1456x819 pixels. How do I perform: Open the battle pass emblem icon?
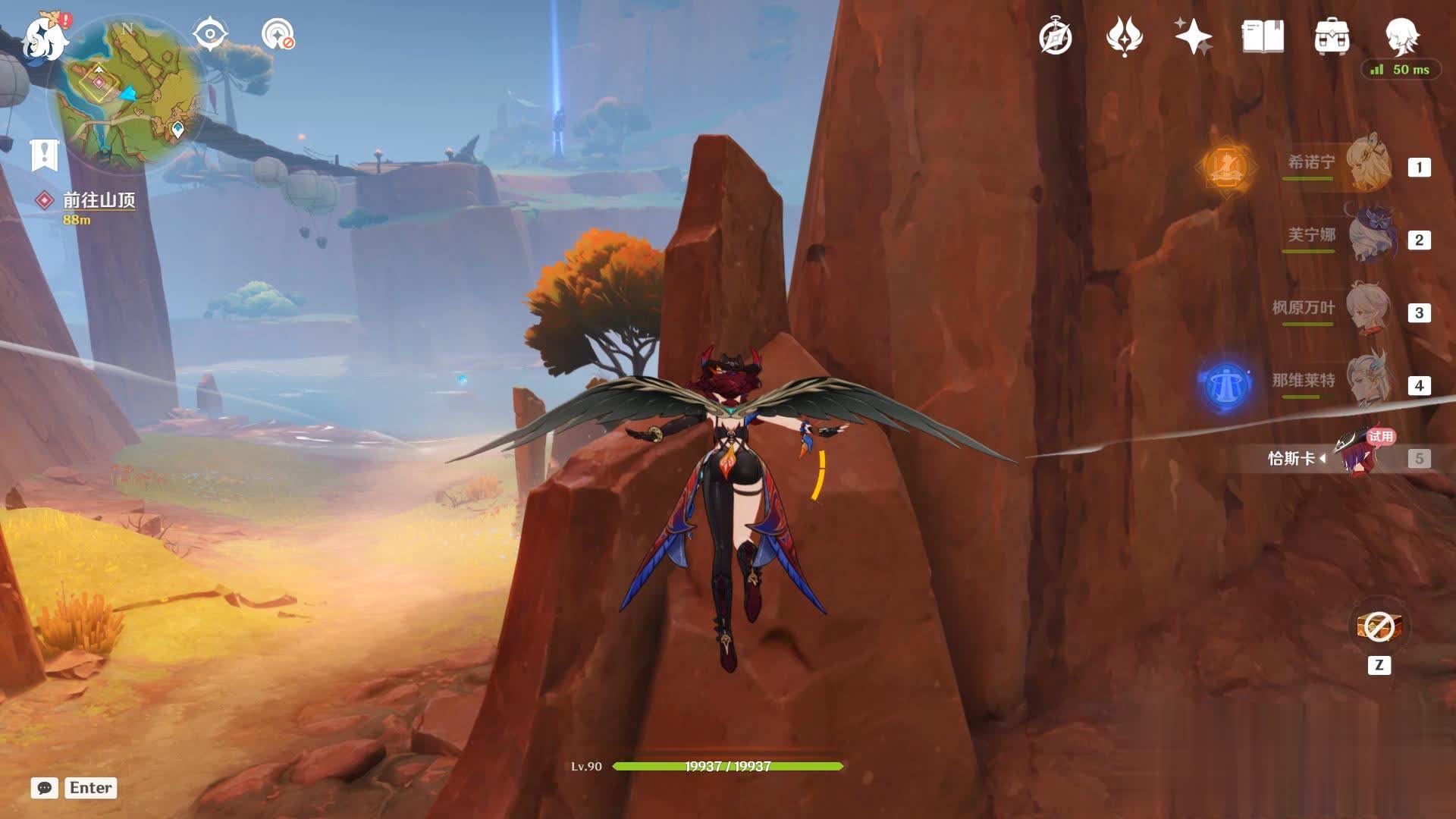(1124, 36)
